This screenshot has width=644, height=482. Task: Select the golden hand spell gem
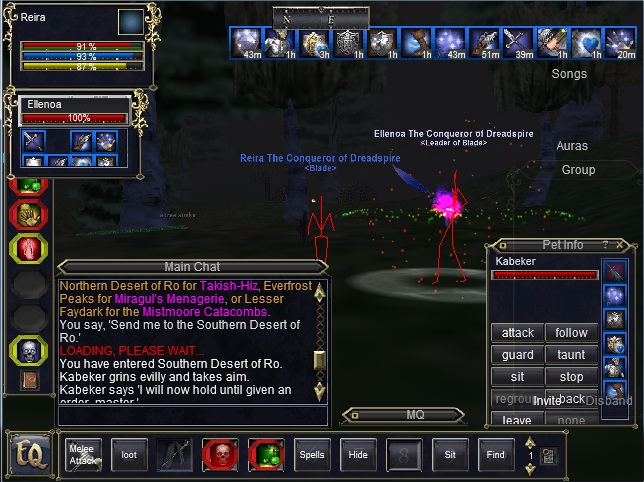click(x=26, y=215)
